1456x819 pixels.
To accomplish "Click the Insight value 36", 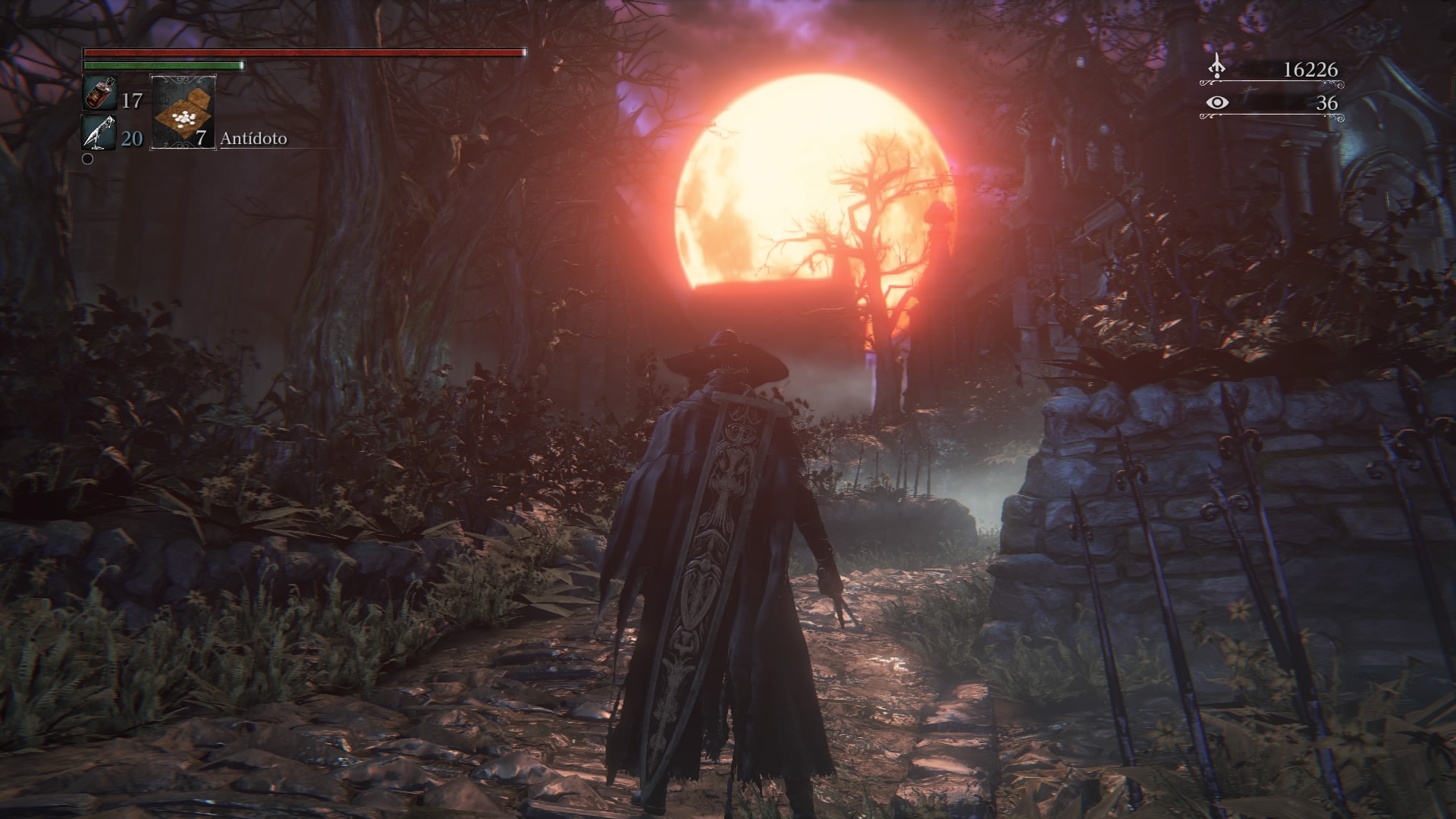I will point(1327,104).
